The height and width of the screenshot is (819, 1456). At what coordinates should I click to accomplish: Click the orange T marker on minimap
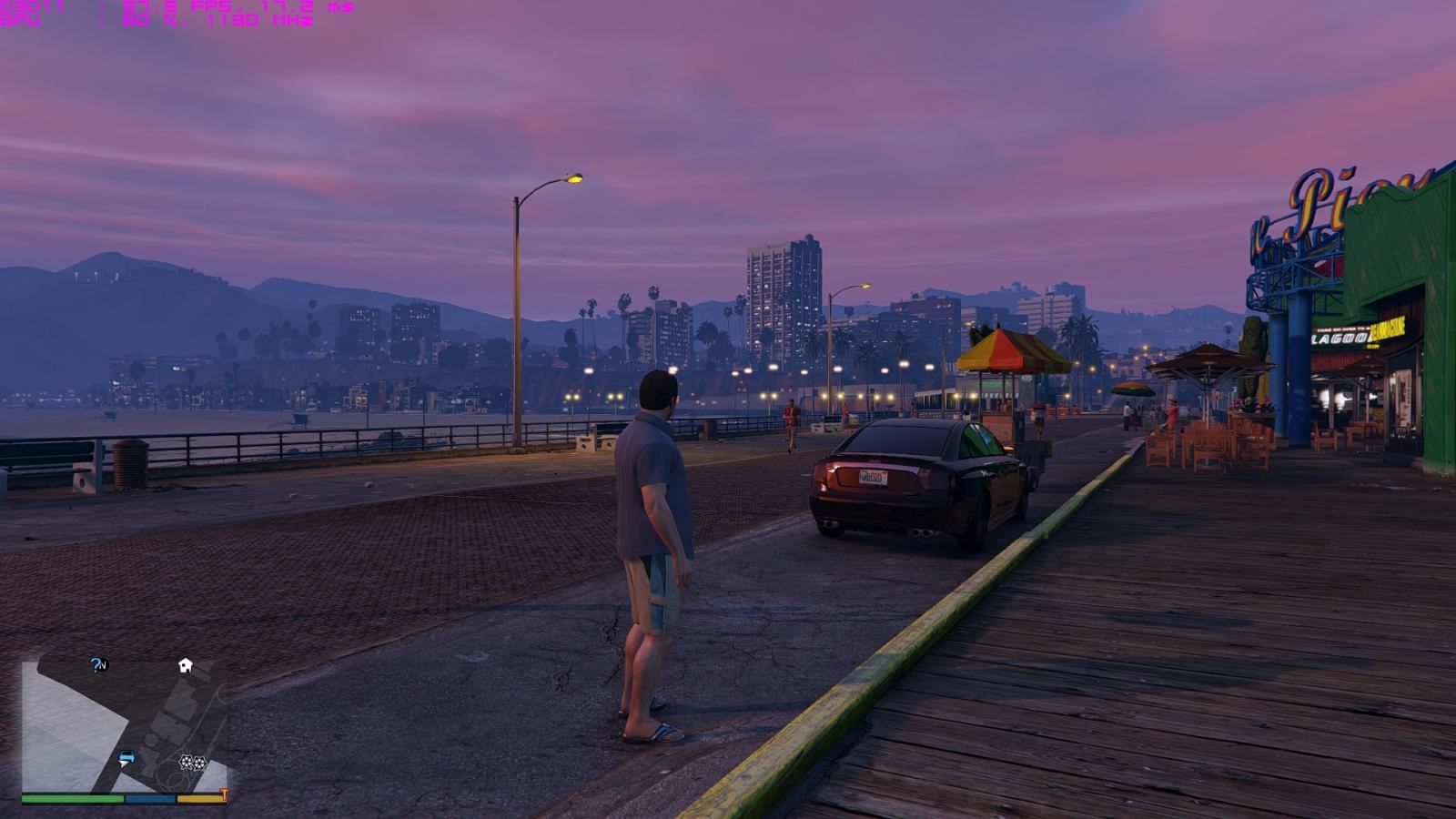click(224, 795)
